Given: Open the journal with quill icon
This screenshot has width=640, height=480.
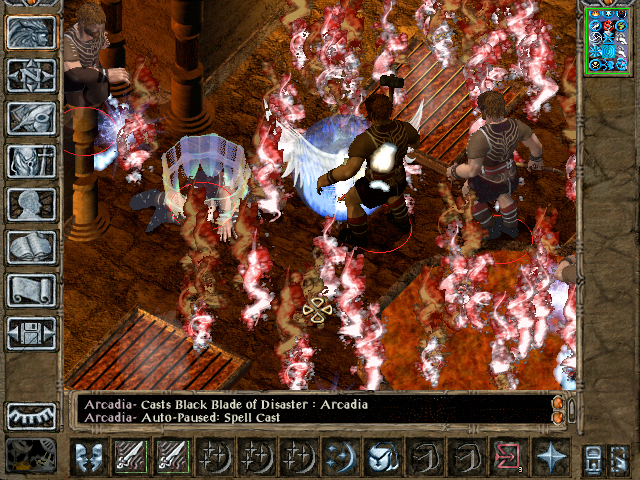Looking at the screenshot, I should pyautogui.click(x=31, y=118).
